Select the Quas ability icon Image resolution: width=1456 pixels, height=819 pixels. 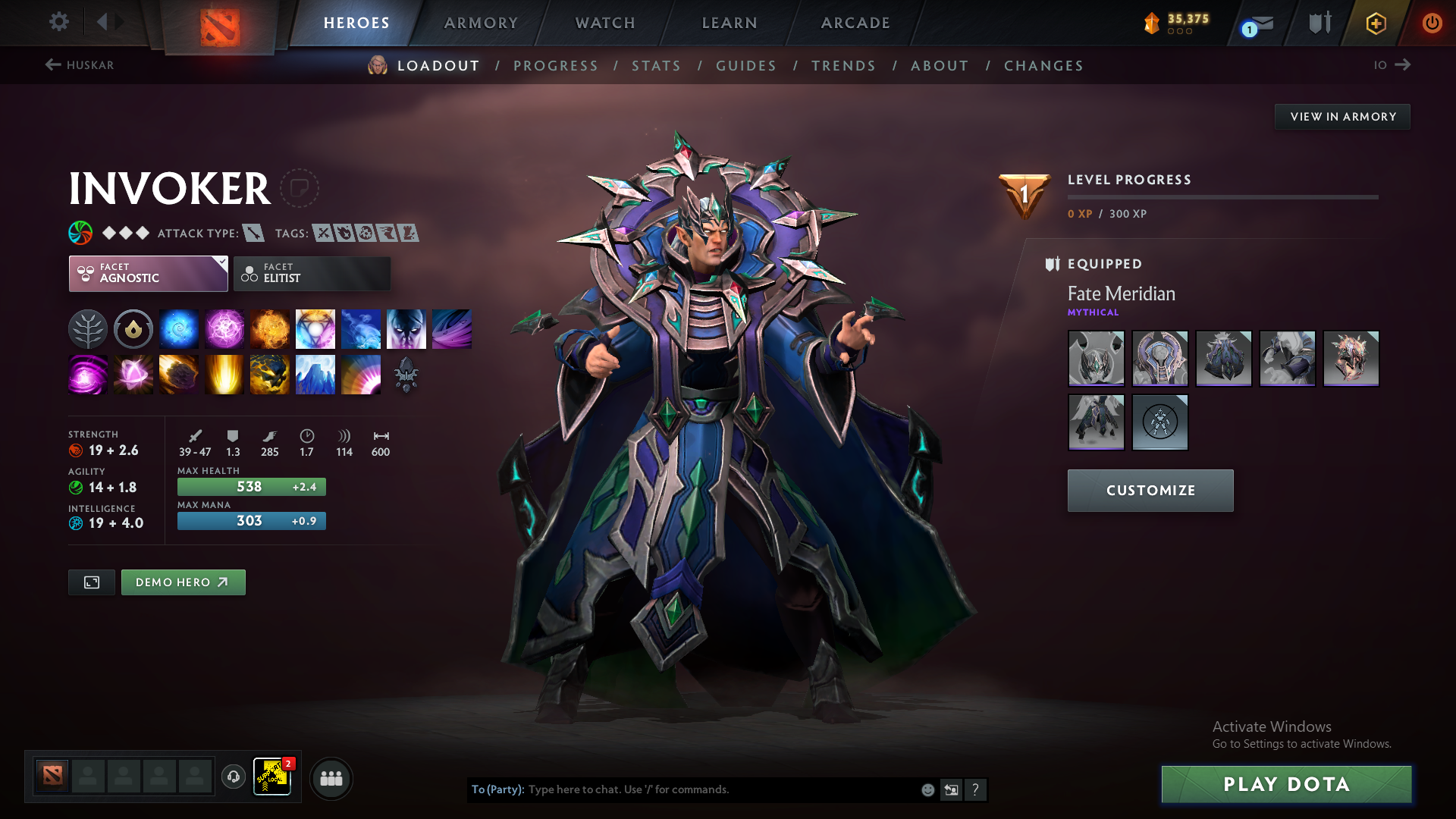179,328
